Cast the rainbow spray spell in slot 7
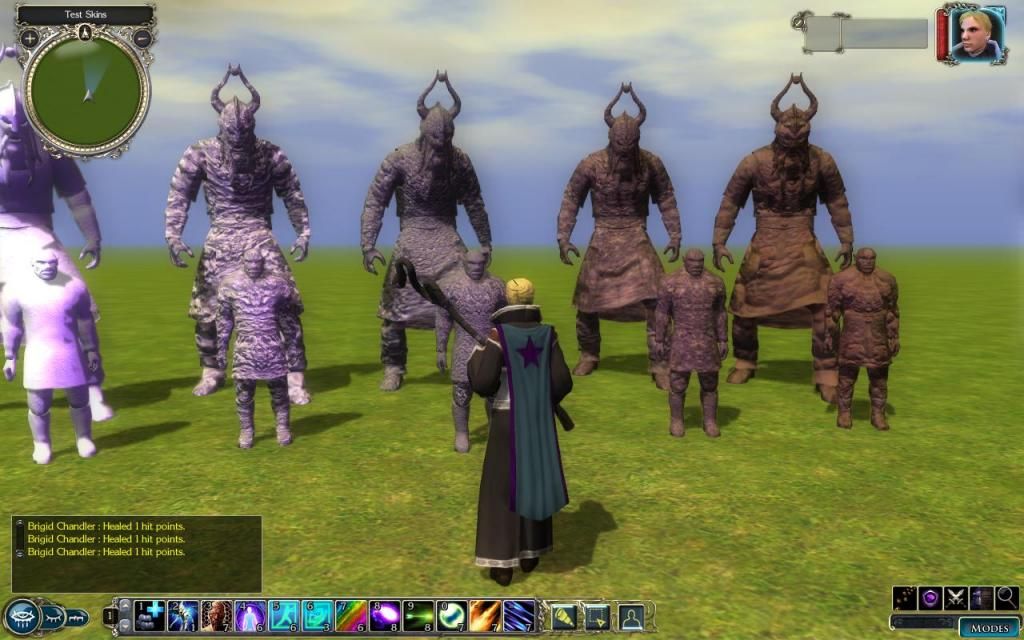Viewport: 1024px width, 640px height. [x=351, y=615]
